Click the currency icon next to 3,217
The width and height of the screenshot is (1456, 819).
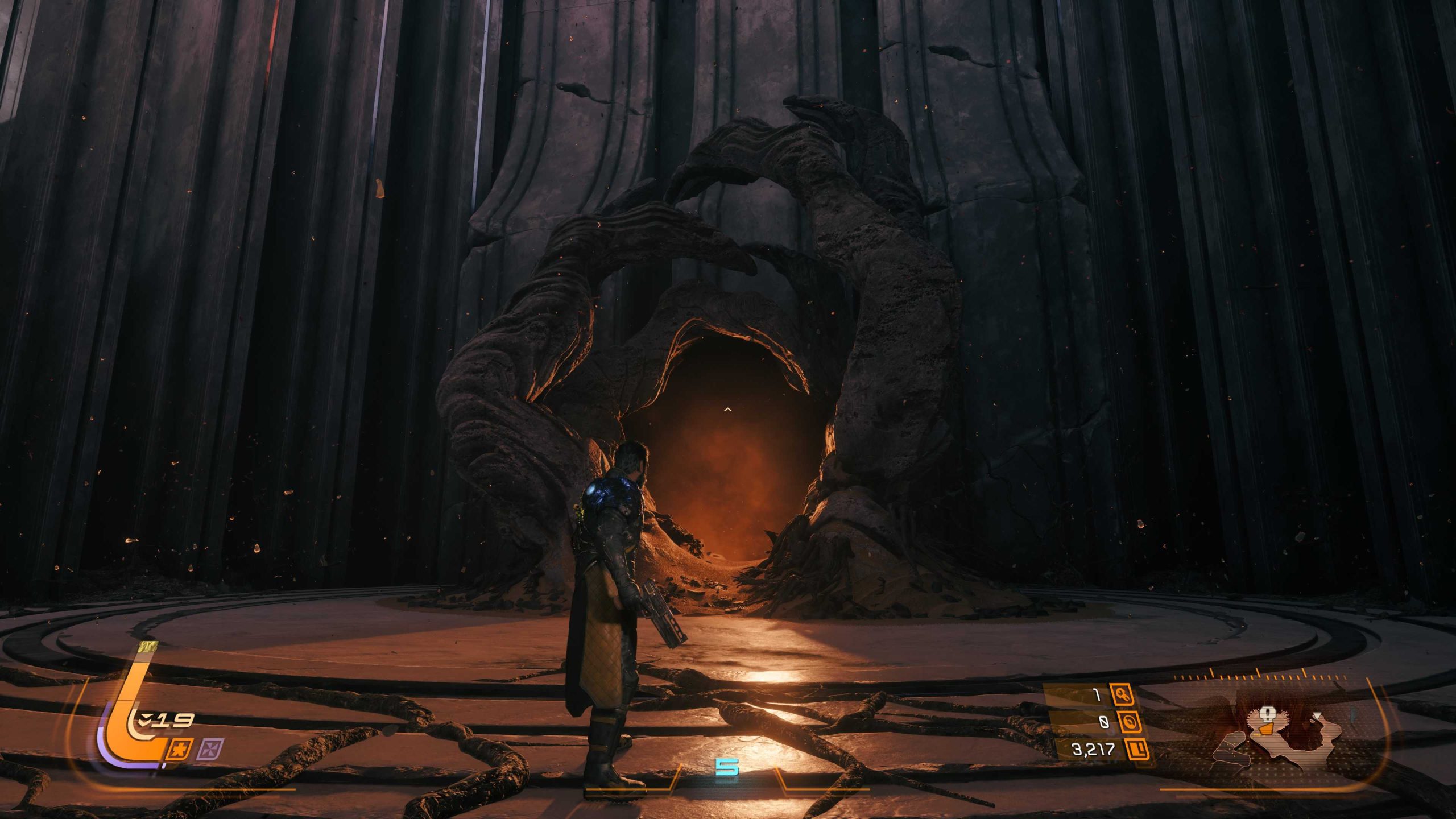tap(1137, 749)
